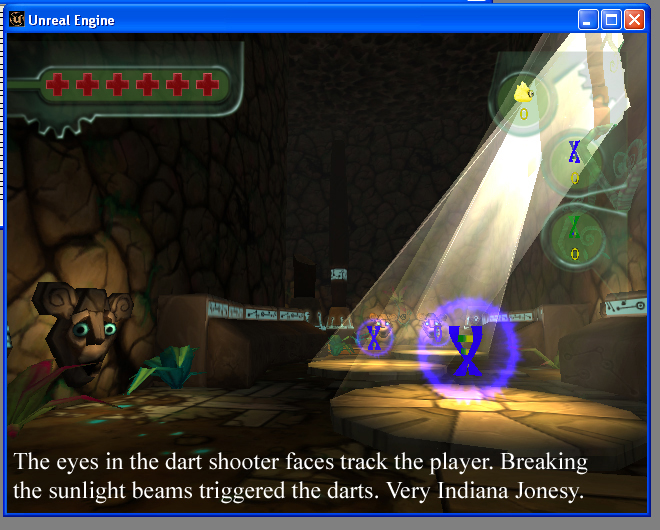Select the blue hourglass counter icon
Screen dimensions: 660x530
pos(574,152)
